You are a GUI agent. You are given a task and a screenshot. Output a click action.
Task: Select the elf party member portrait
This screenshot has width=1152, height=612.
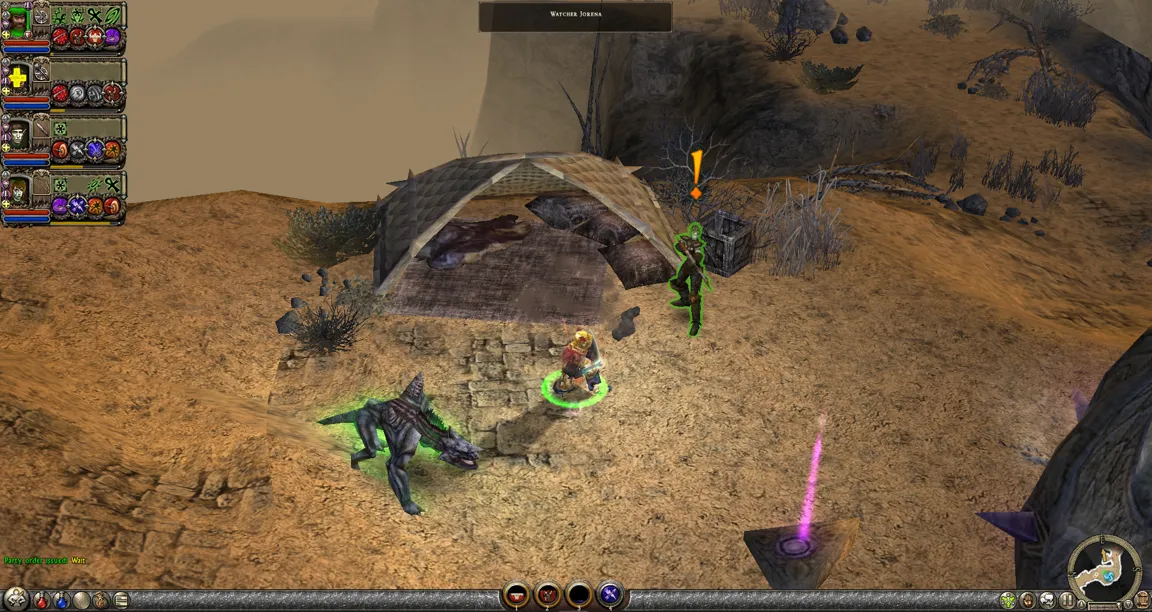pyautogui.click(x=18, y=133)
